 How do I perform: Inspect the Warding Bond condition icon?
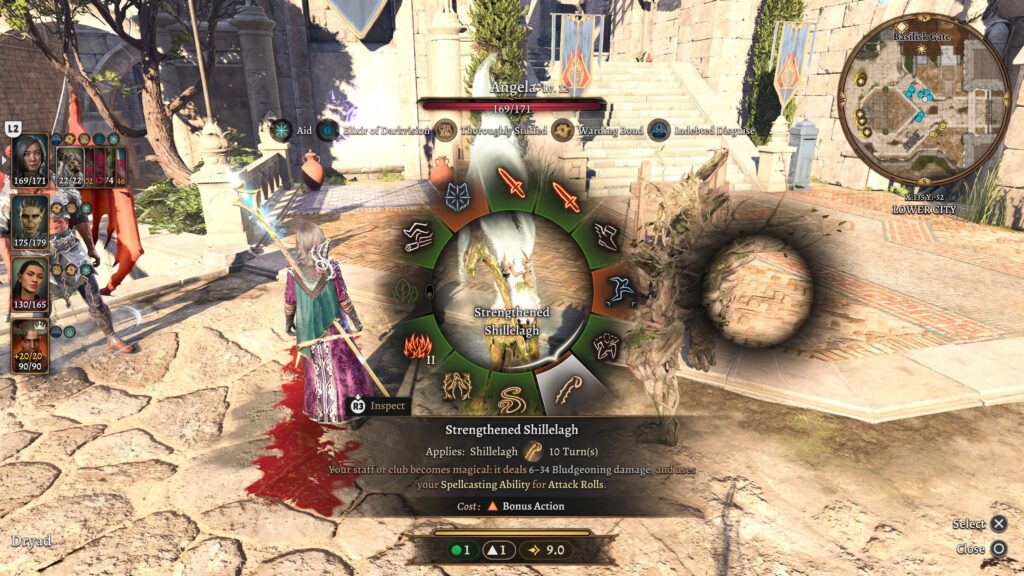coord(563,131)
